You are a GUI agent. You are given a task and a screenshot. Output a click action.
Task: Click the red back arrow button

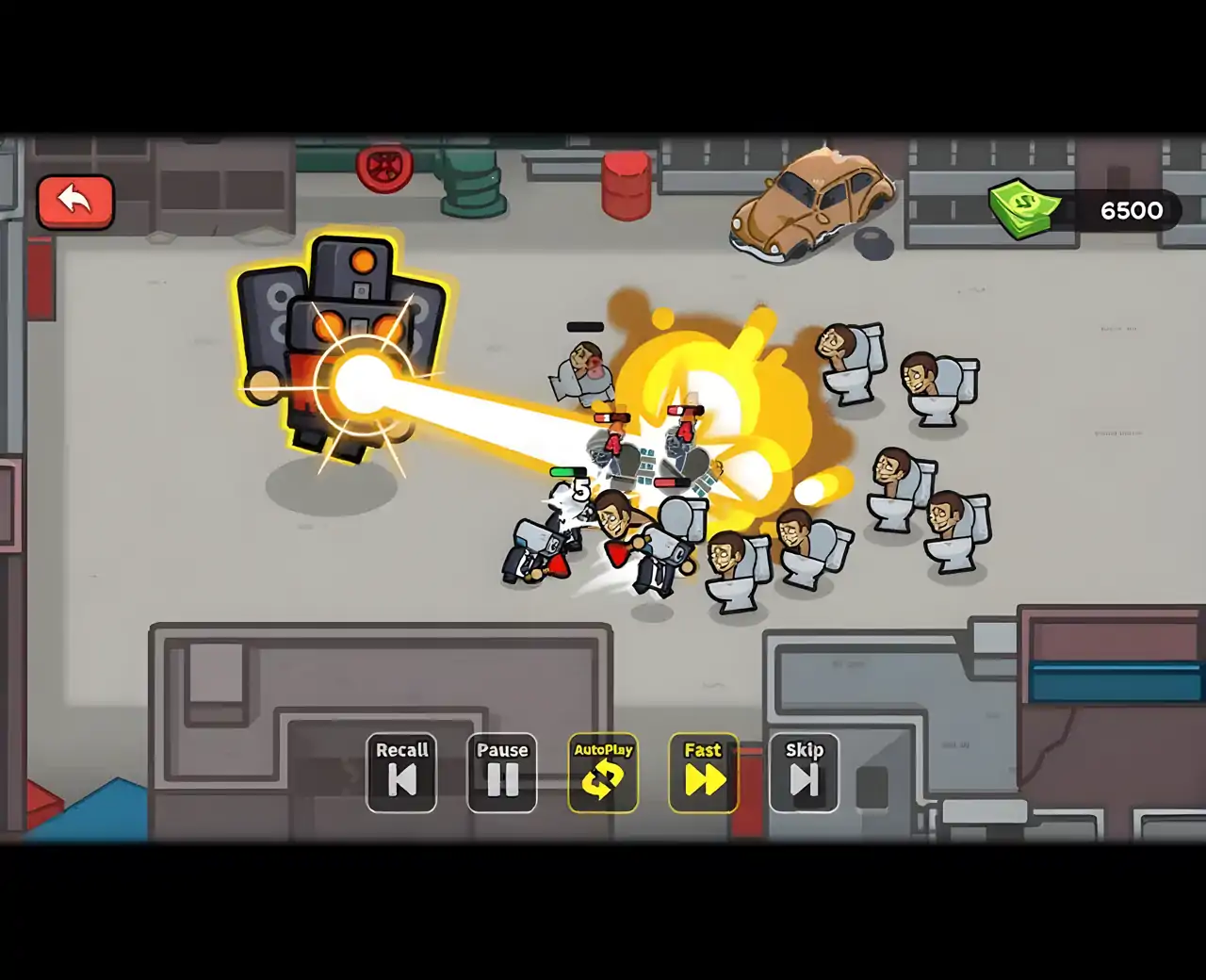75,202
